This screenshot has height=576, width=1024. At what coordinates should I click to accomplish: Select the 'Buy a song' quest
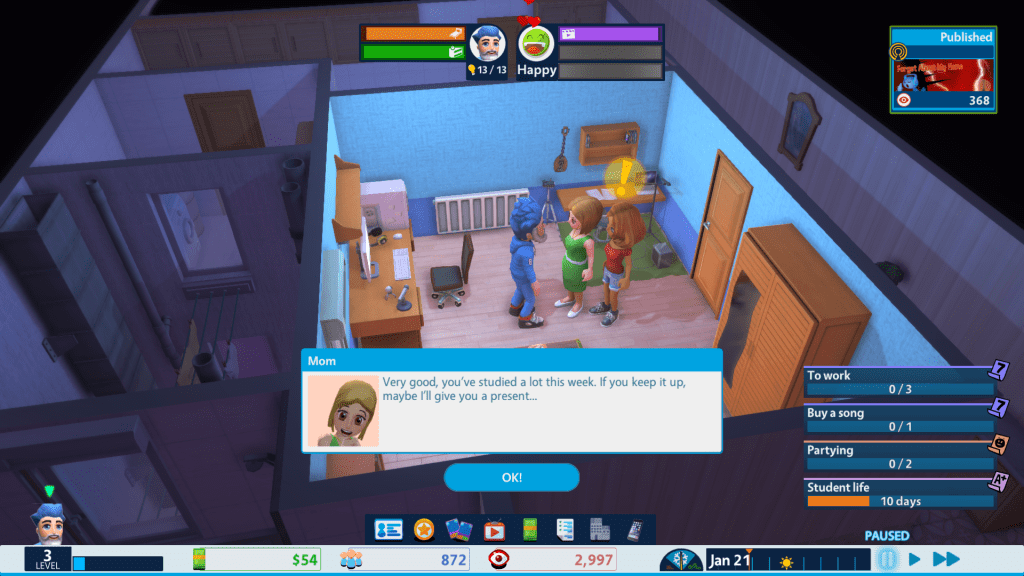900,419
